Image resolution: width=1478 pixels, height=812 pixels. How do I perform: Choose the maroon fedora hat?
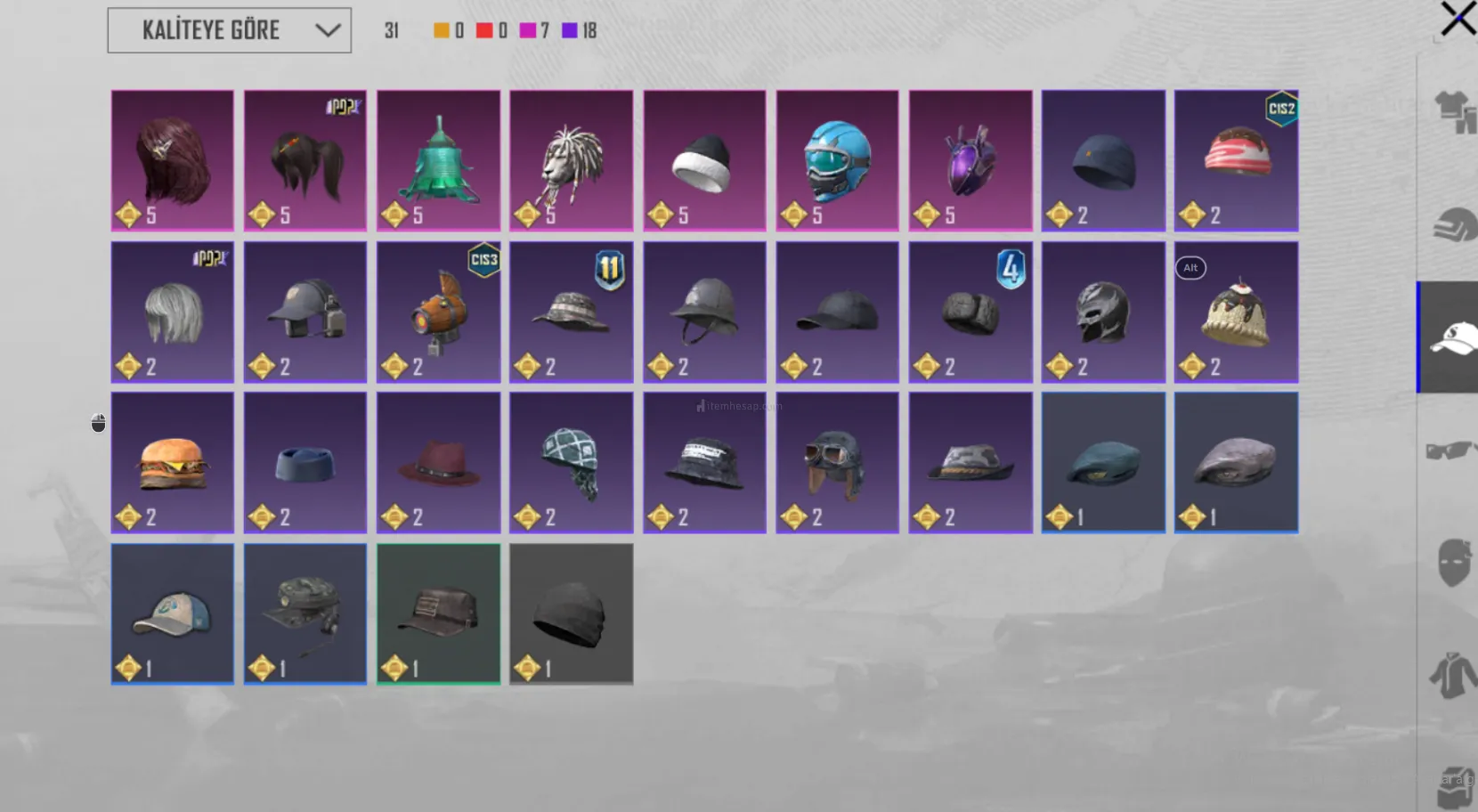pyautogui.click(x=438, y=463)
